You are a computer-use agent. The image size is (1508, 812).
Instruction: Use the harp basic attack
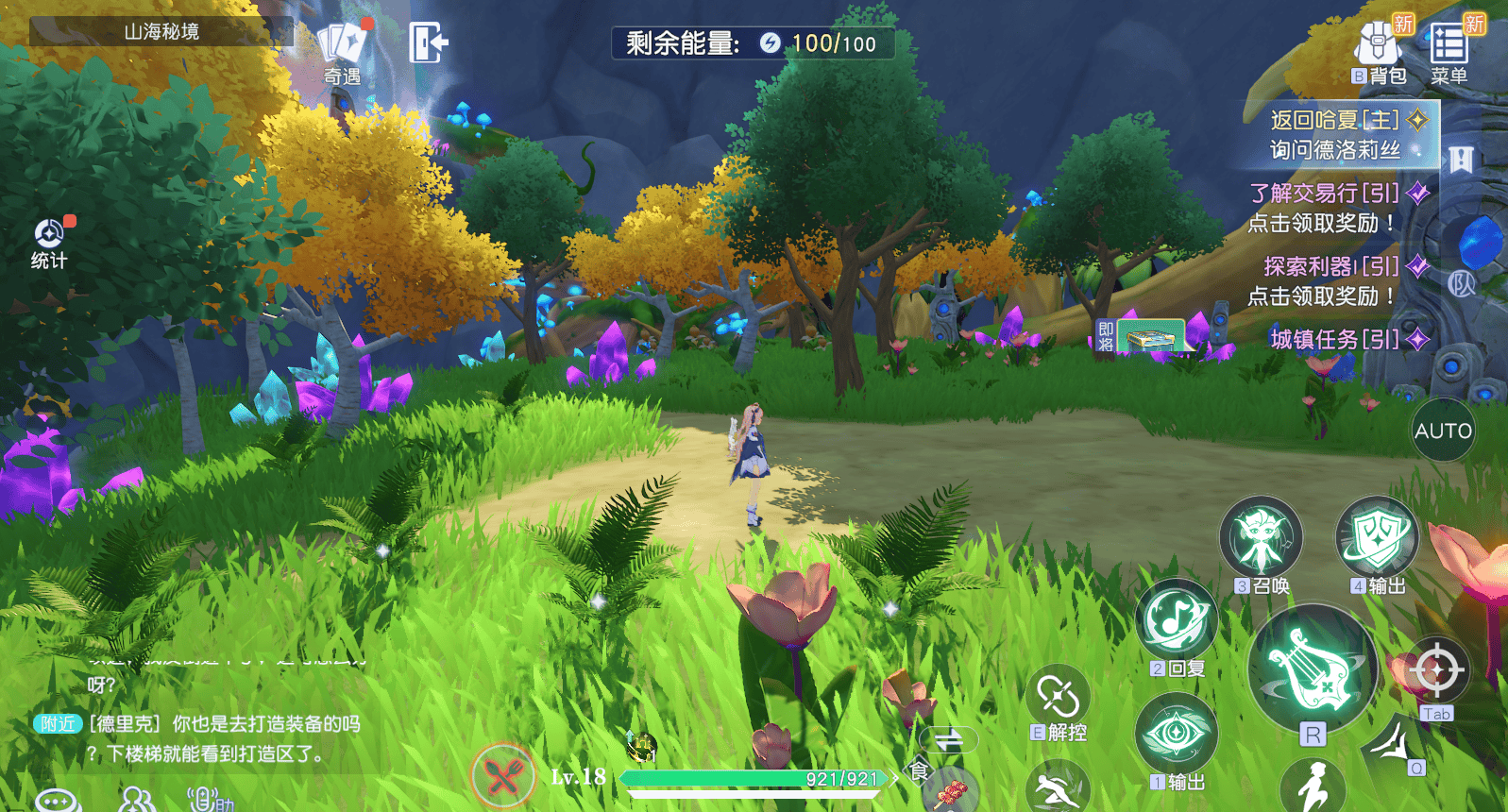tap(1312, 668)
